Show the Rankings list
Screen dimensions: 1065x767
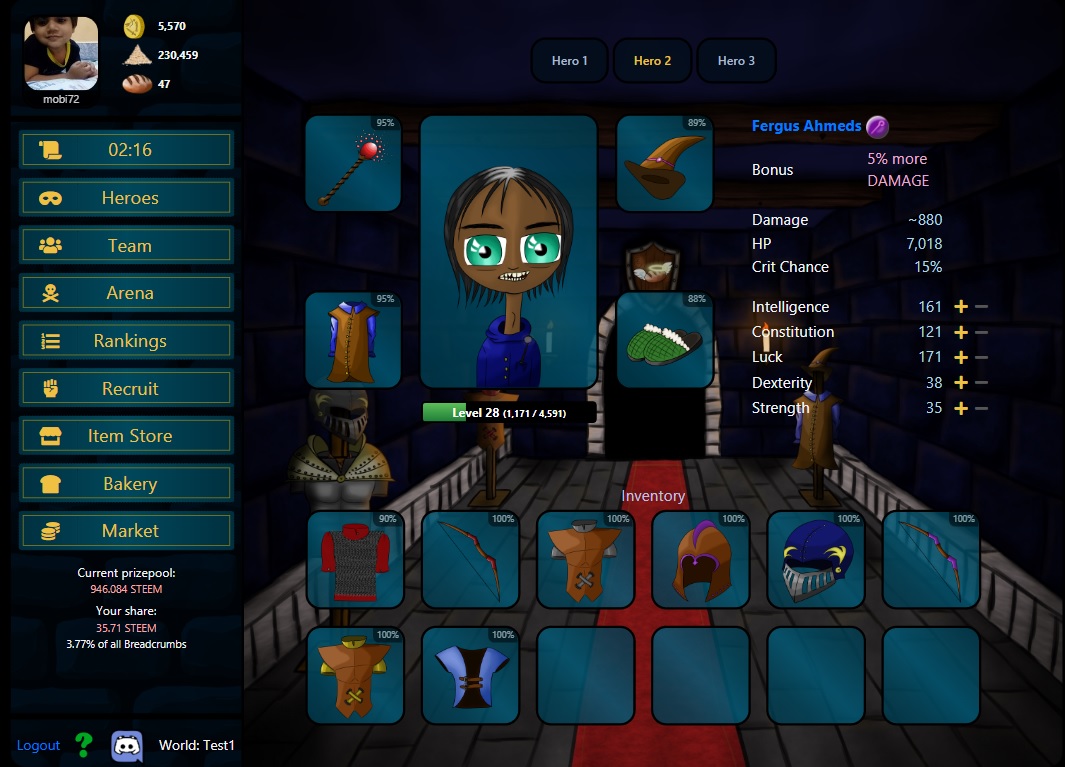coord(127,341)
